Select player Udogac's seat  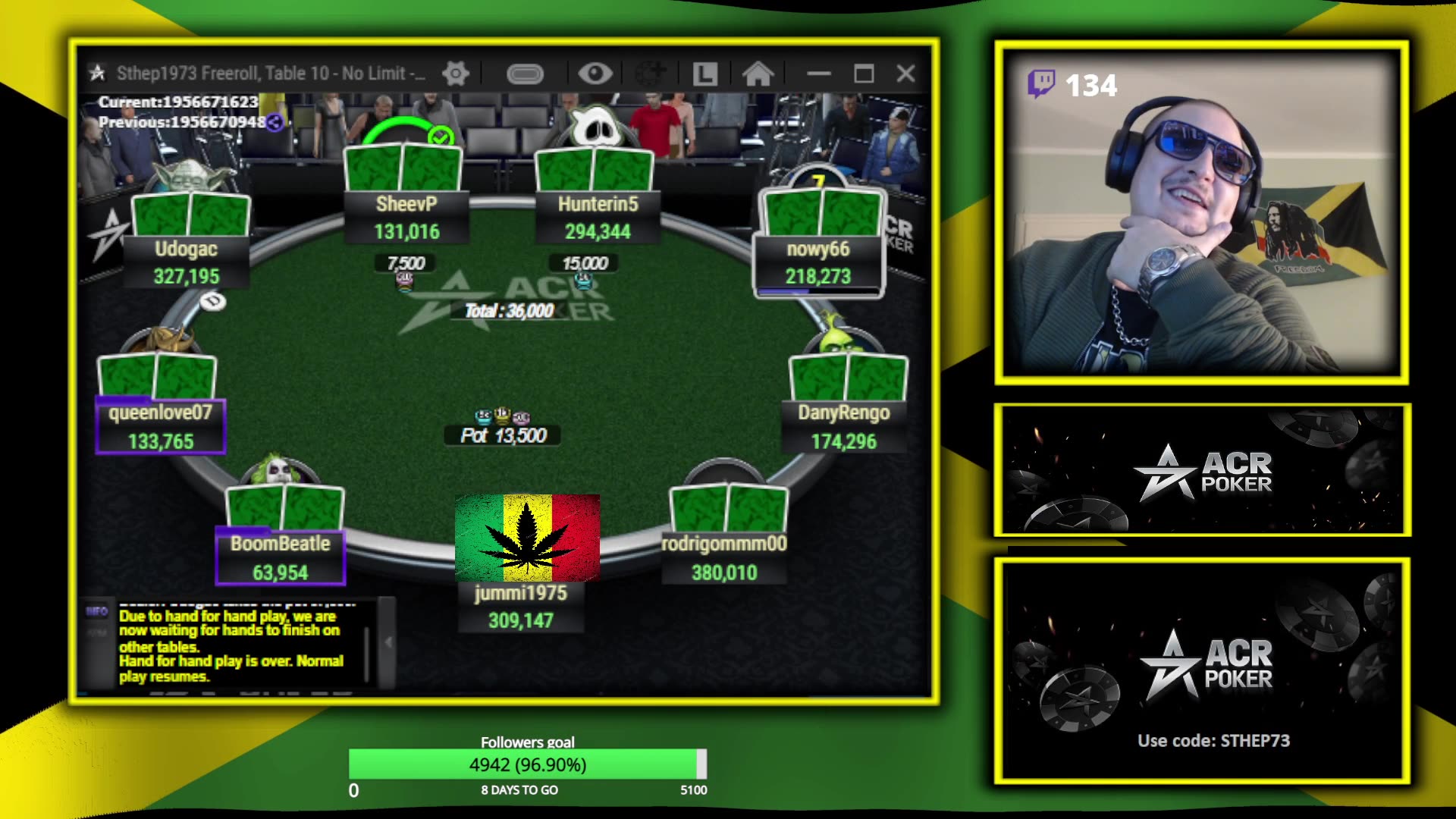tap(187, 262)
